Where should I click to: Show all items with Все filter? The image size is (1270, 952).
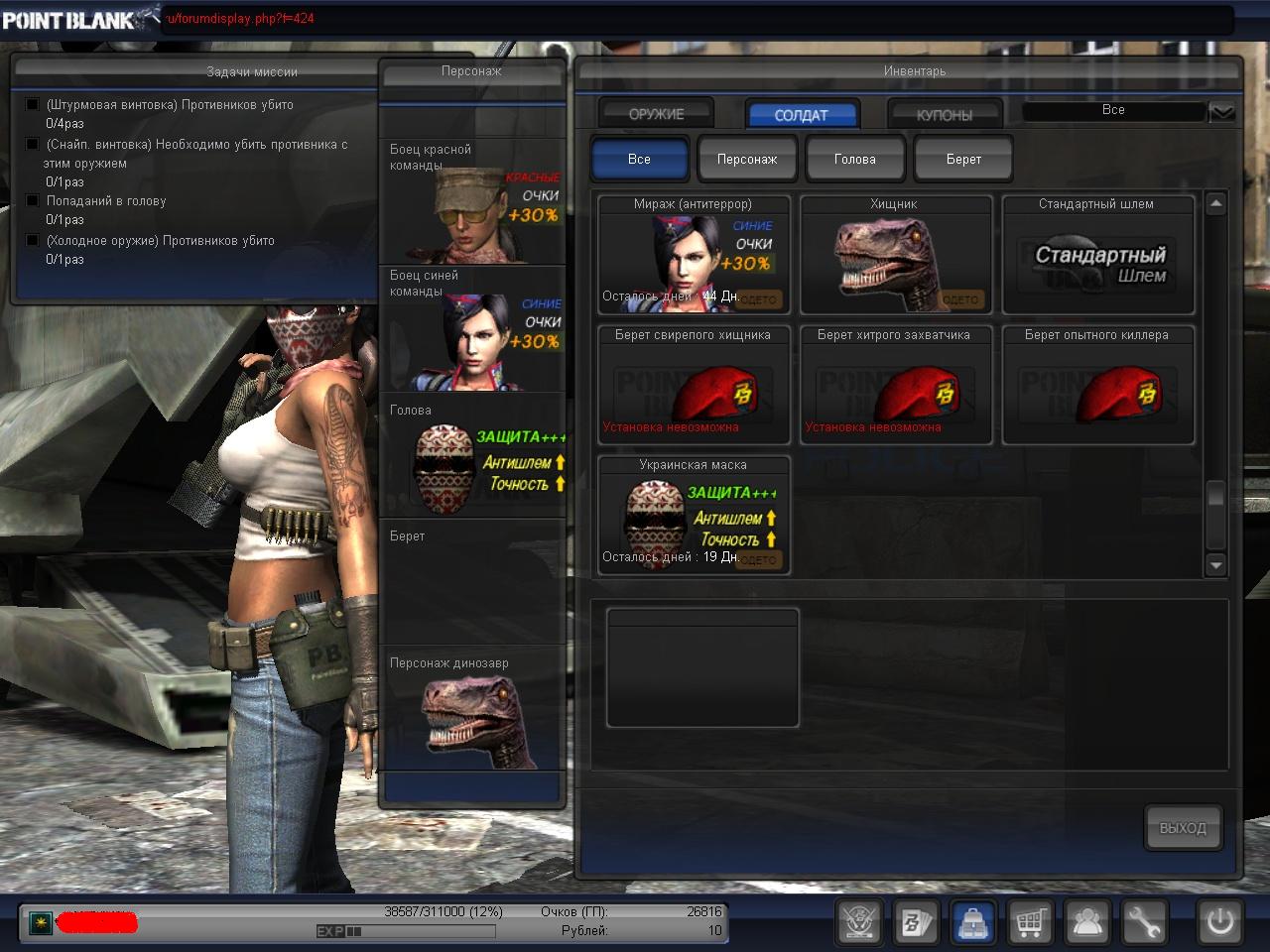point(639,159)
